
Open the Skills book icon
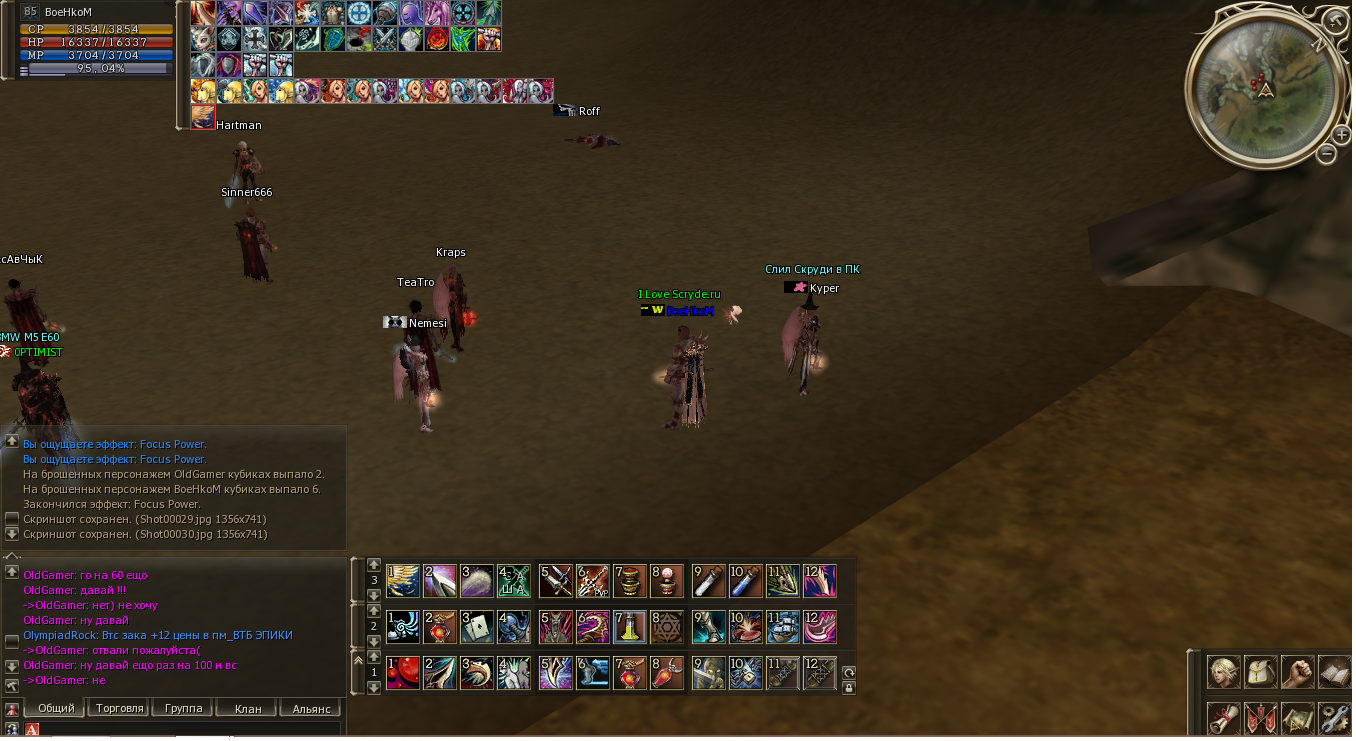pyautogui.click(x=1334, y=672)
